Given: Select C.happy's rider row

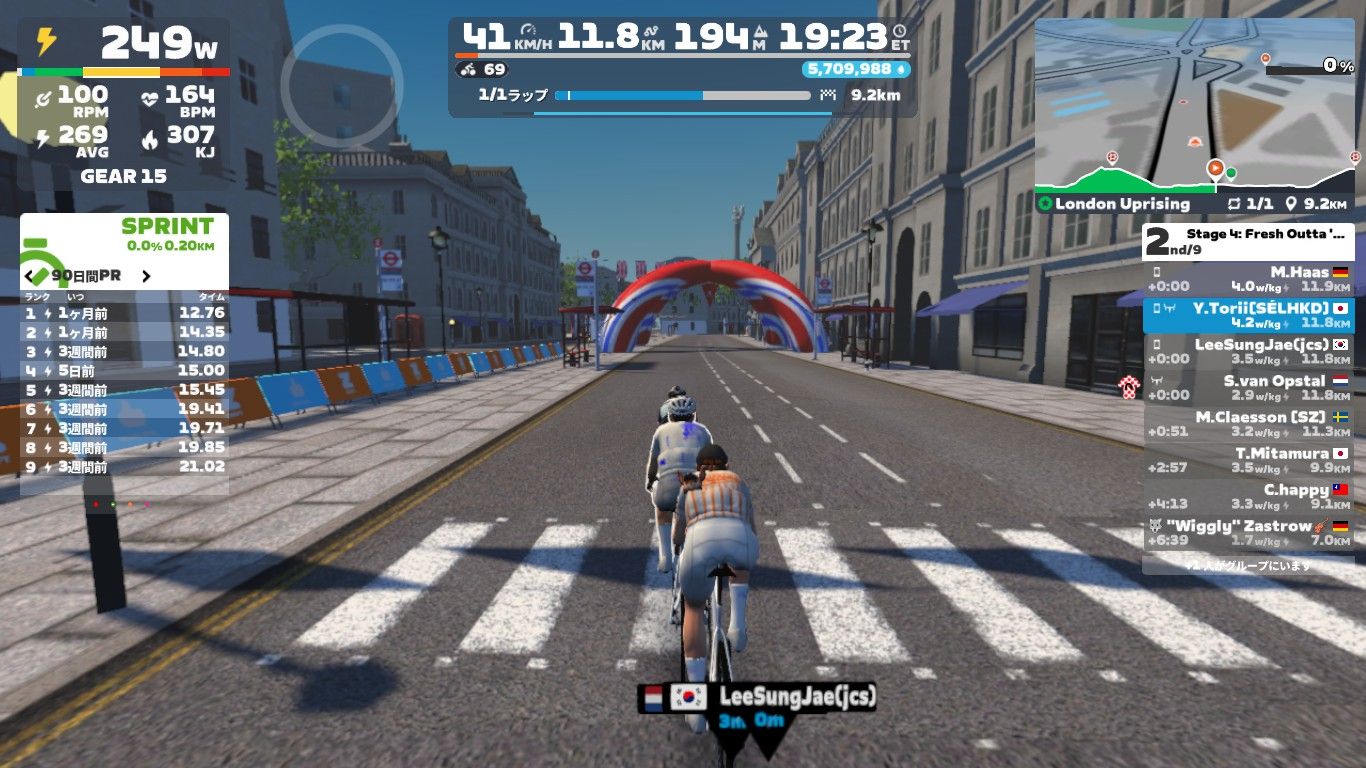Looking at the screenshot, I should point(1248,497).
